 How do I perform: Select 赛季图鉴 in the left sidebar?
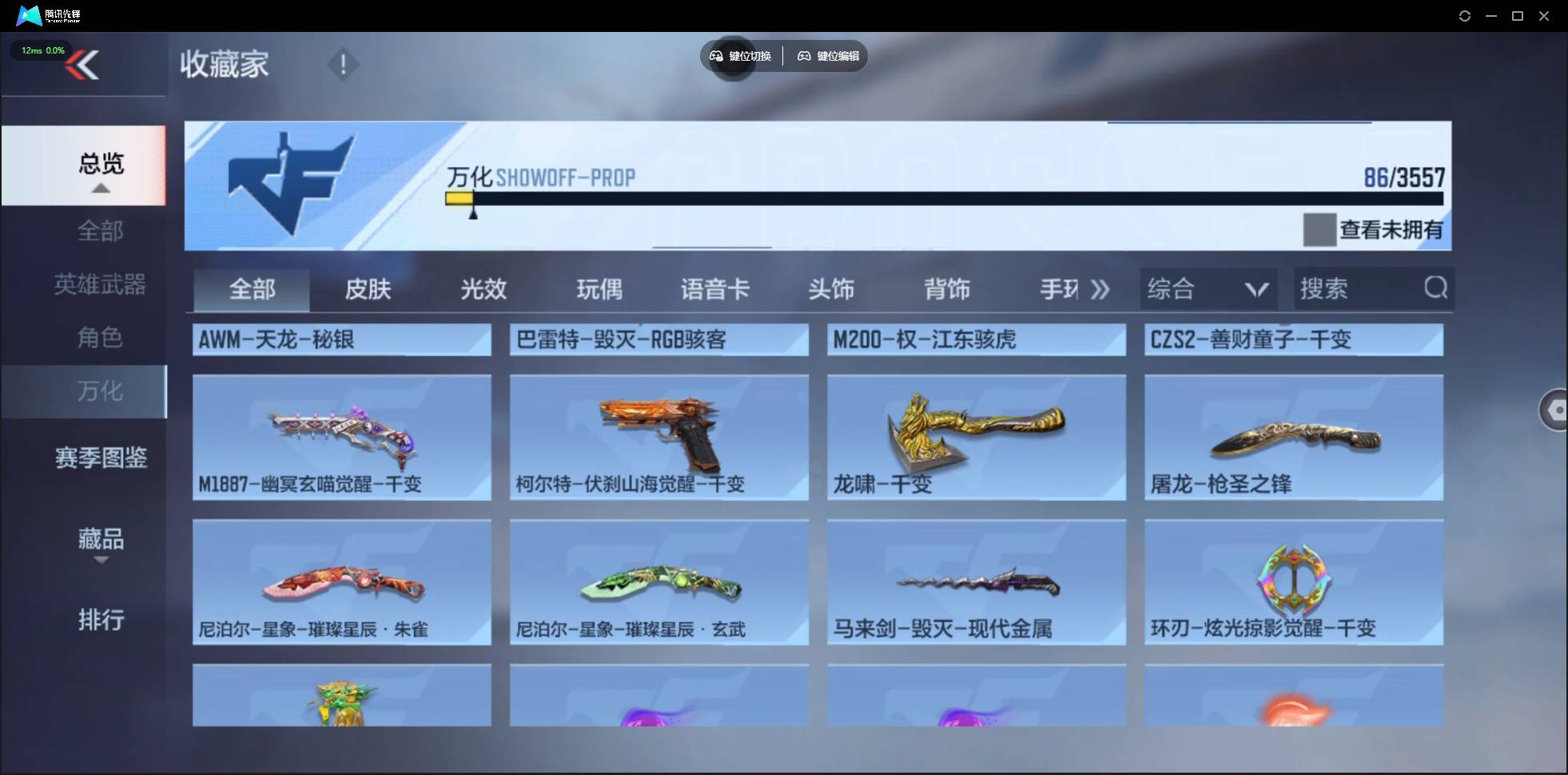click(99, 457)
